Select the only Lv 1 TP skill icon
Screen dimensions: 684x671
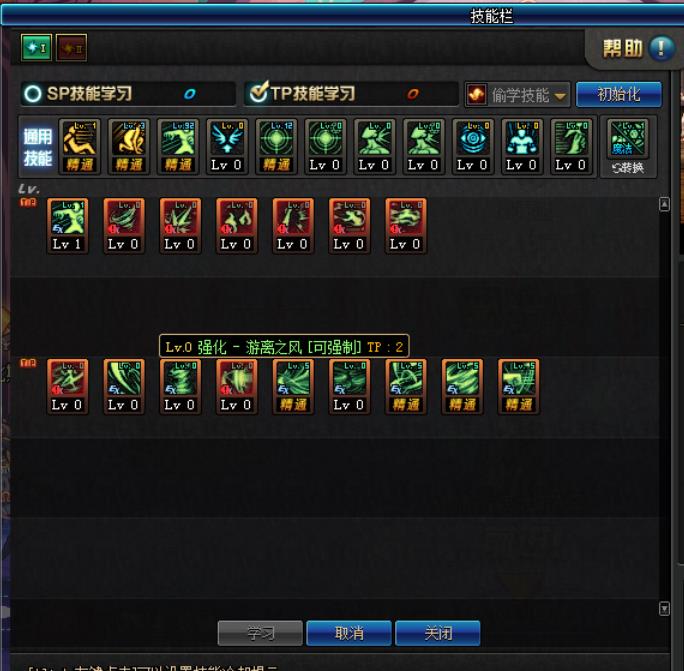(67, 224)
